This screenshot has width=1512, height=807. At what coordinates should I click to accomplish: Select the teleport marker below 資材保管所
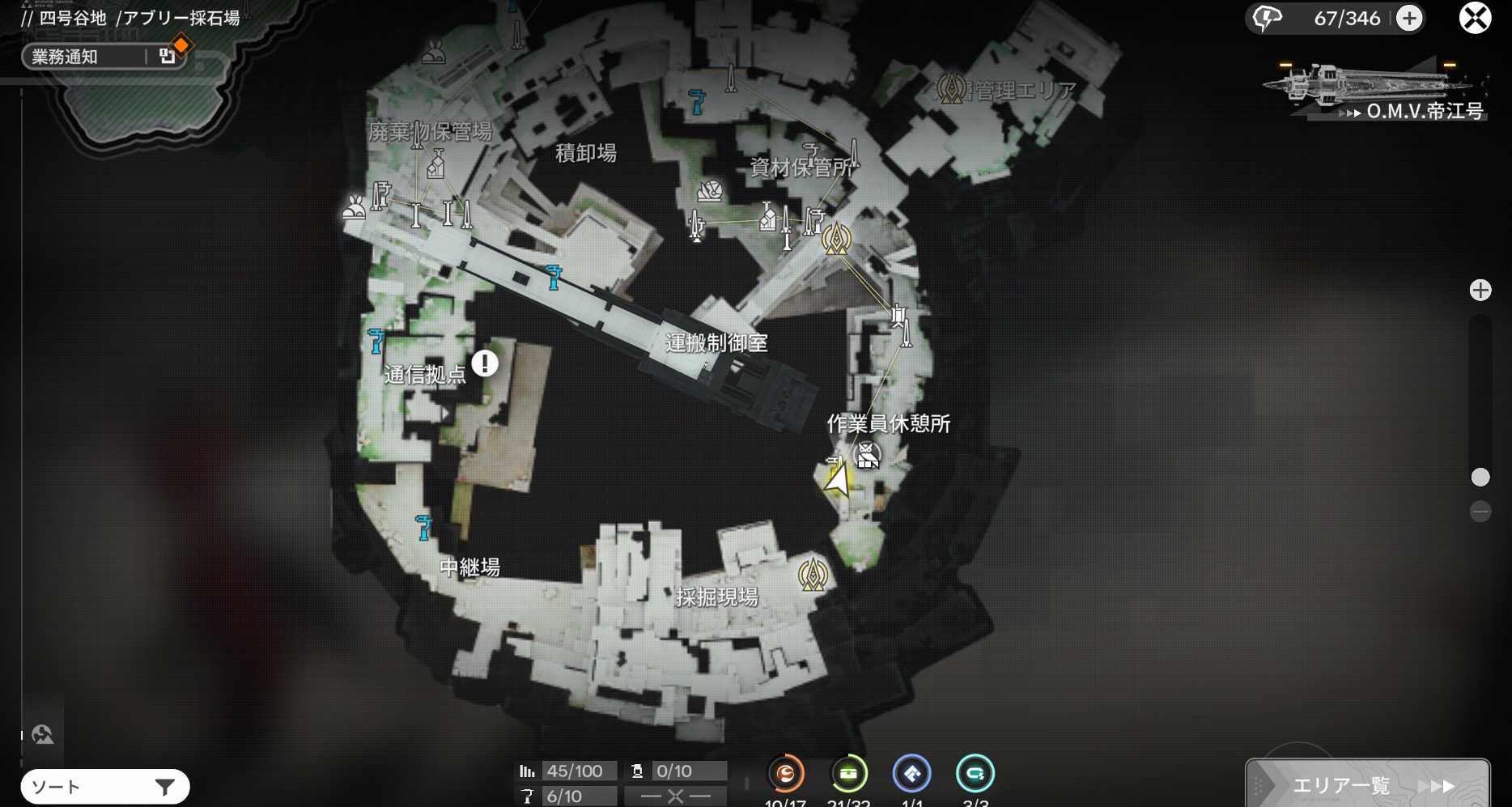pyautogui.click(x=836, y=238)
